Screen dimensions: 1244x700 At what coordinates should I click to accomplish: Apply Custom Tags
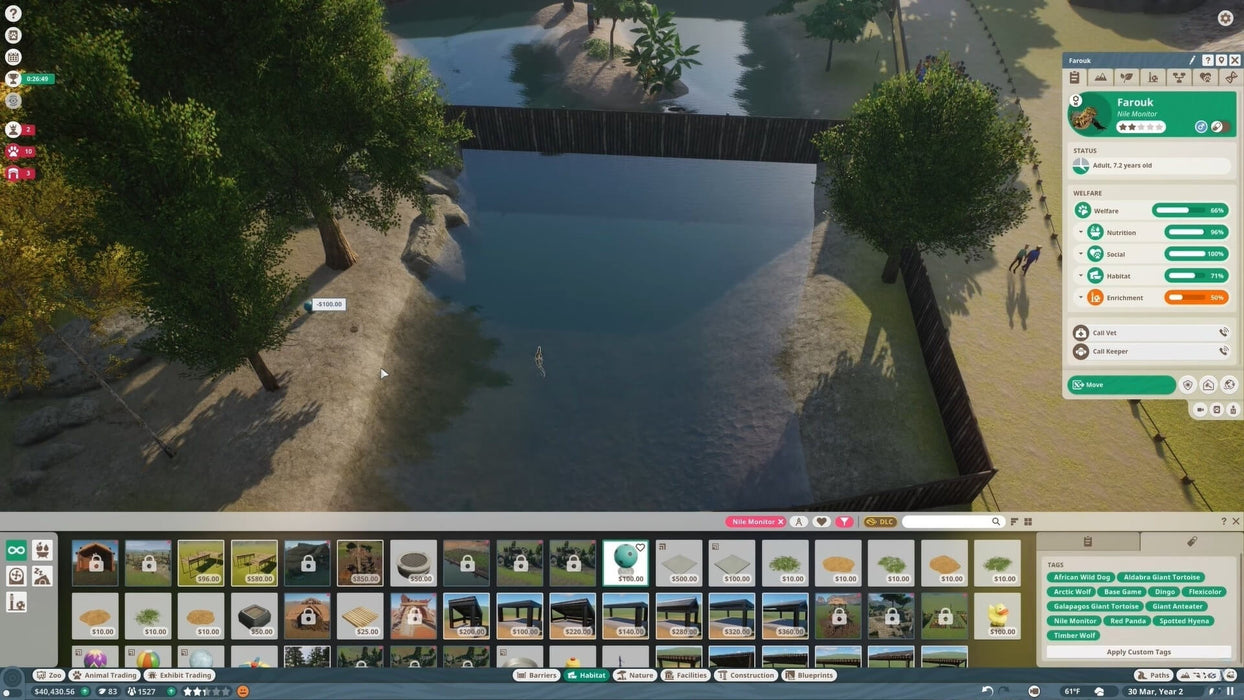[1138, 652]
